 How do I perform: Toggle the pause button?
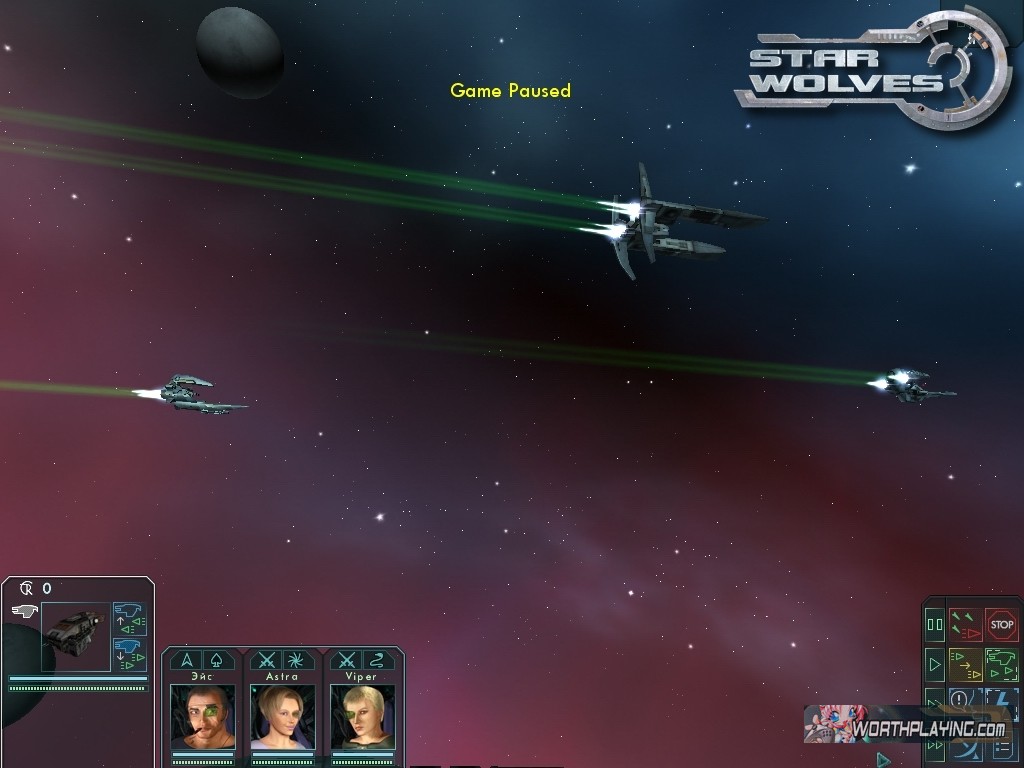935,625
